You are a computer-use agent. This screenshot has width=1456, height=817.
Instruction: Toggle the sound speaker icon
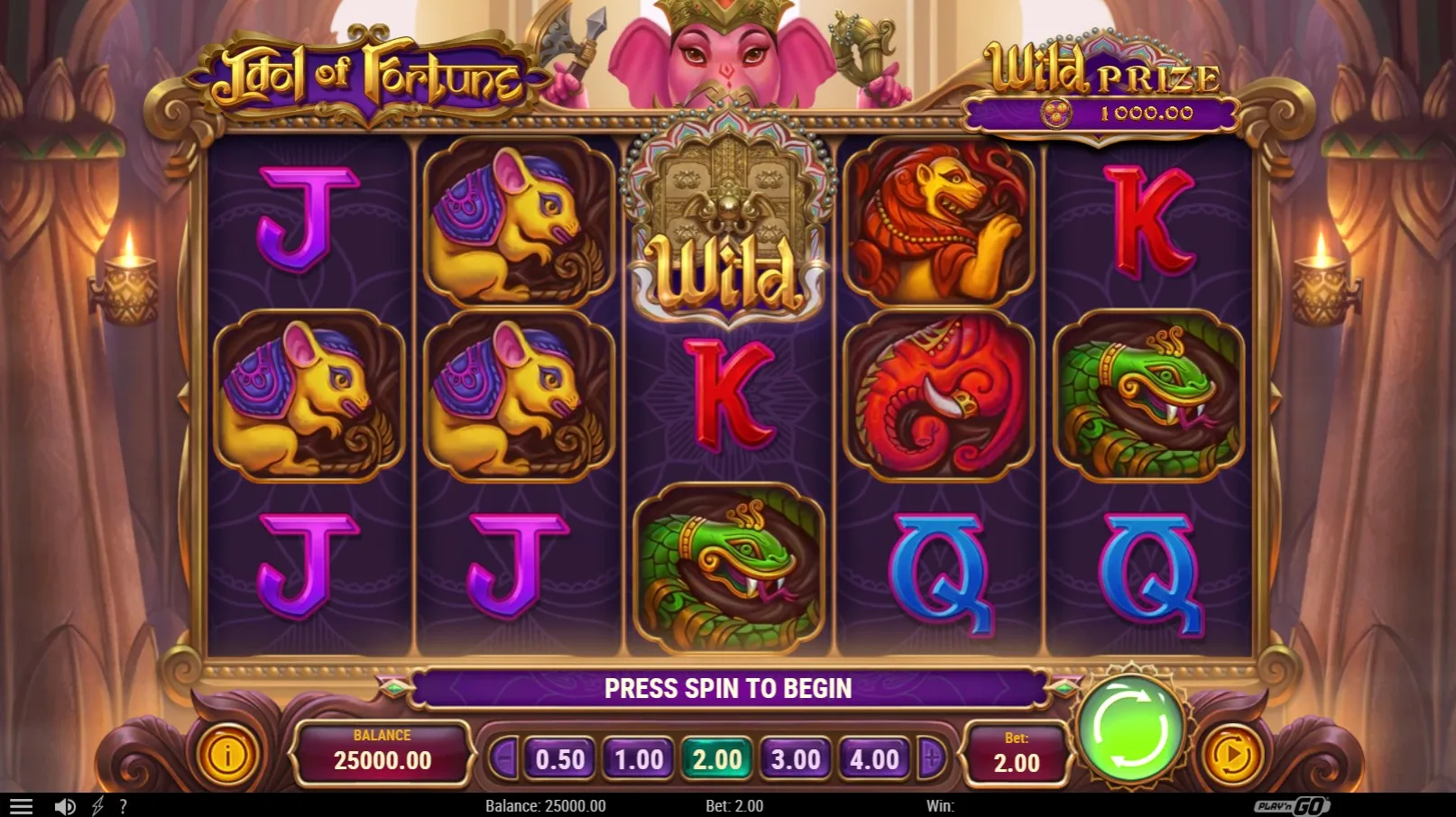64,806
